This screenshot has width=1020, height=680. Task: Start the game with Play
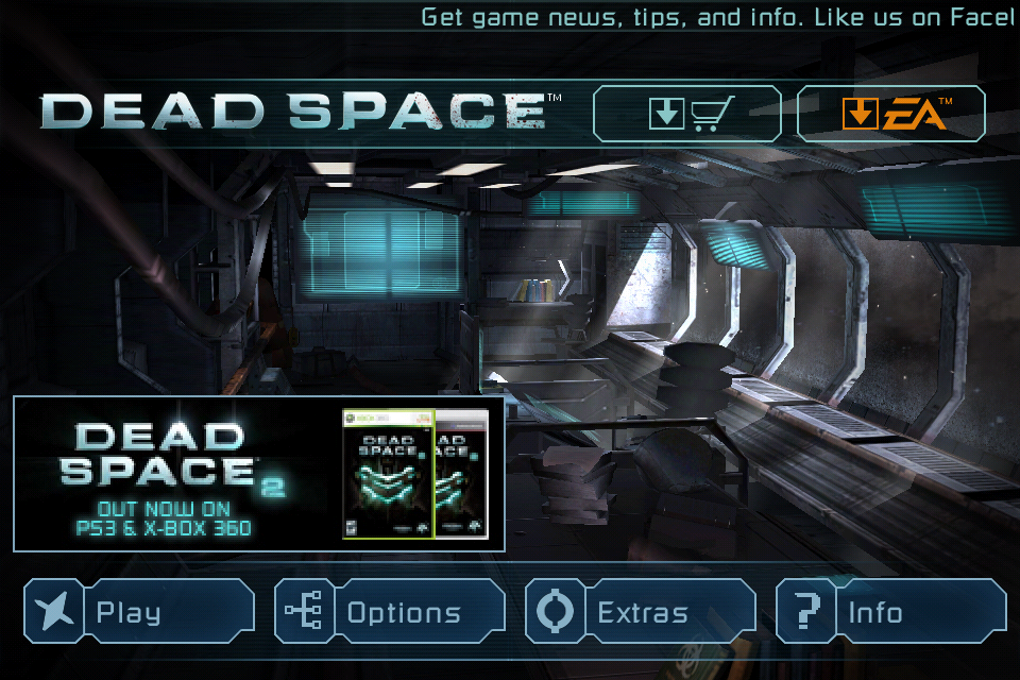(139, 612)
